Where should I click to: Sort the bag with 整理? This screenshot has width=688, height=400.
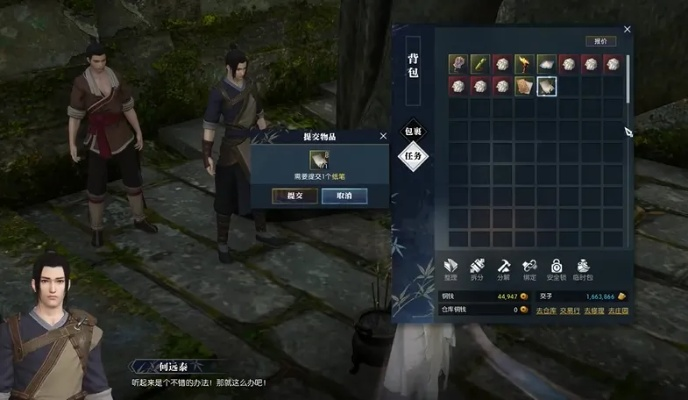pyautogui.click(x=451, y=269)
